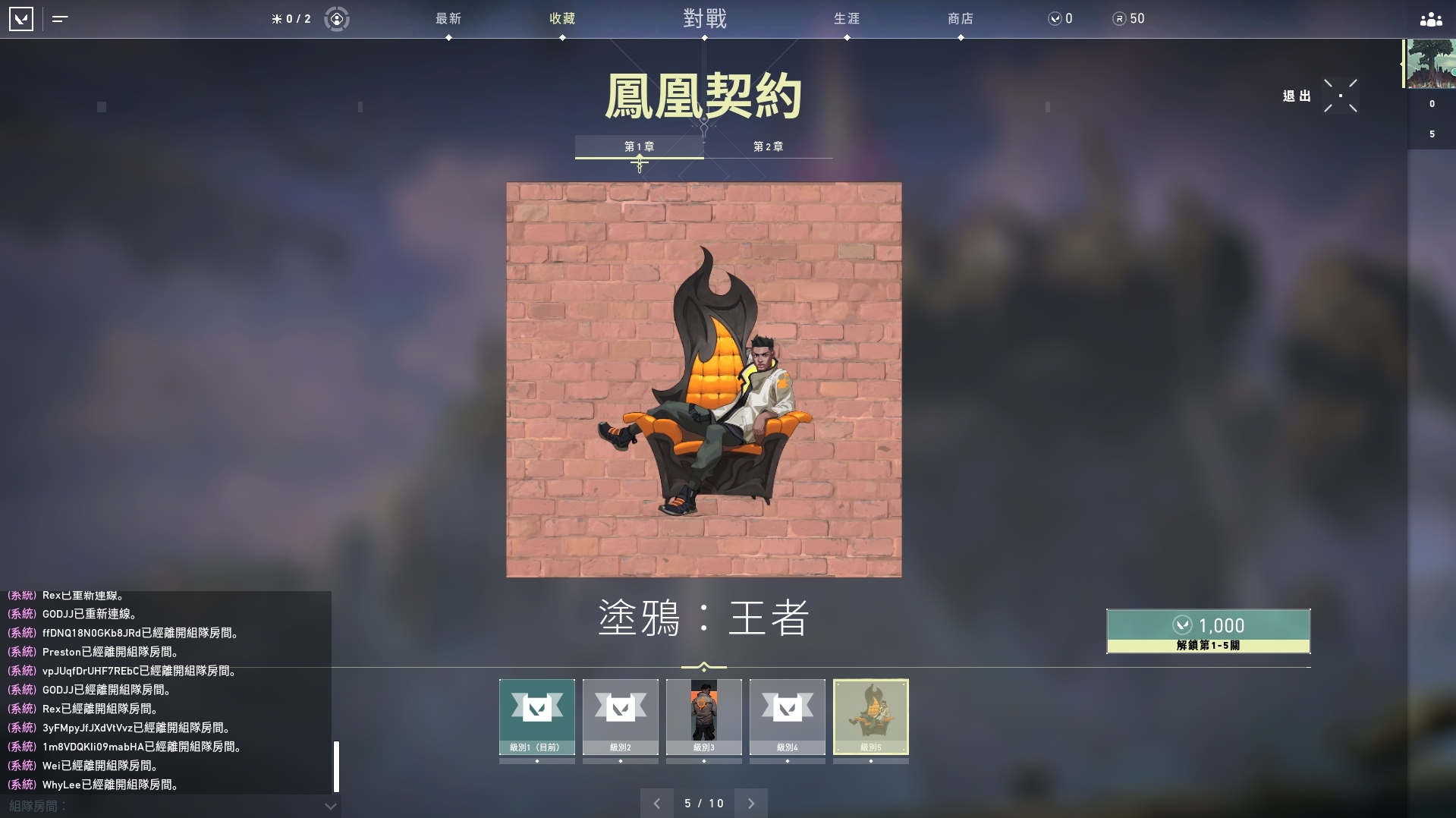Click the crosshair expand icon beside 退出

click(x=1340, y=96)
